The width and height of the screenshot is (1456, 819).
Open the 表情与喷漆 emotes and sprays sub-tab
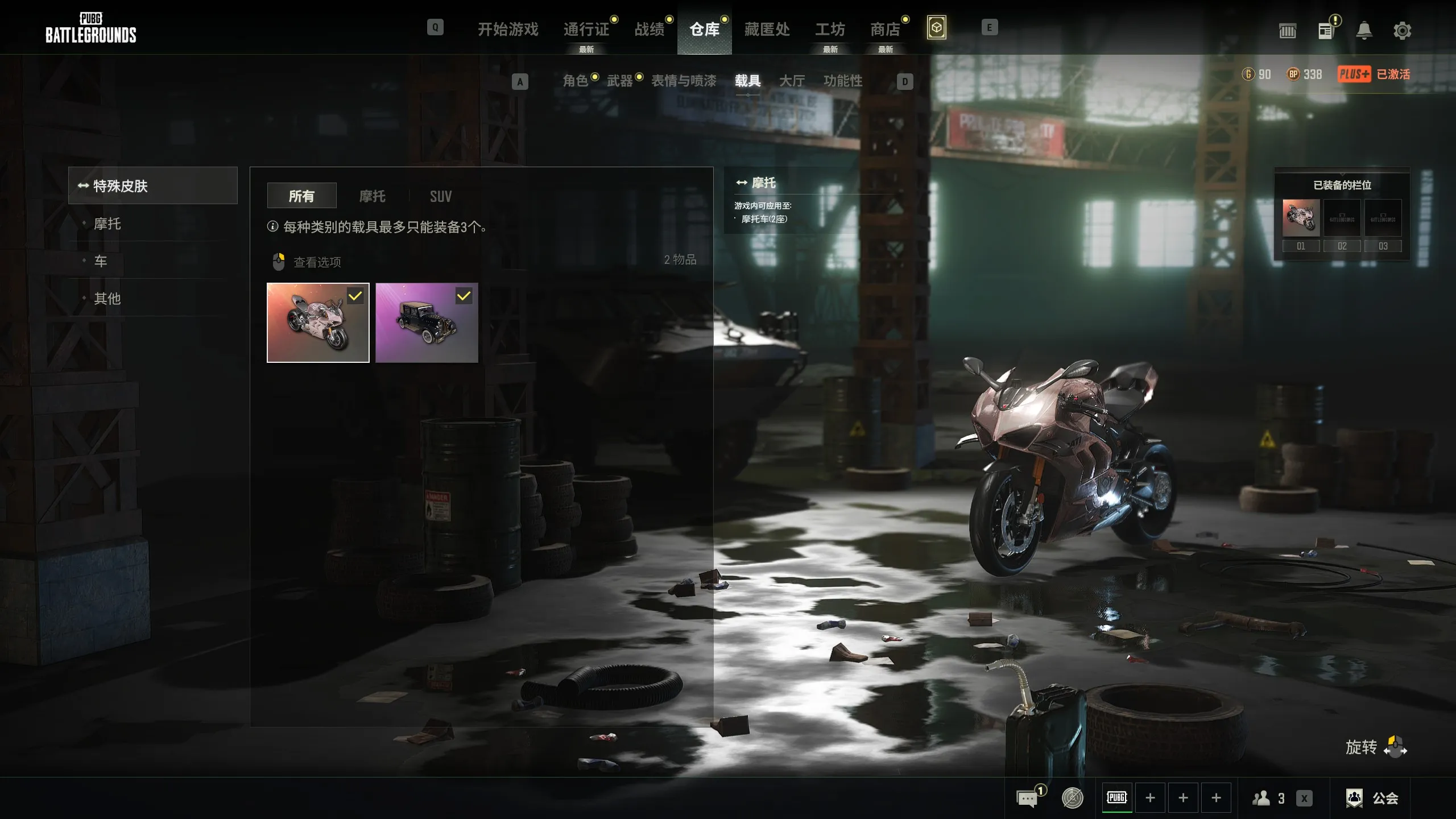(x=684, y=81)
